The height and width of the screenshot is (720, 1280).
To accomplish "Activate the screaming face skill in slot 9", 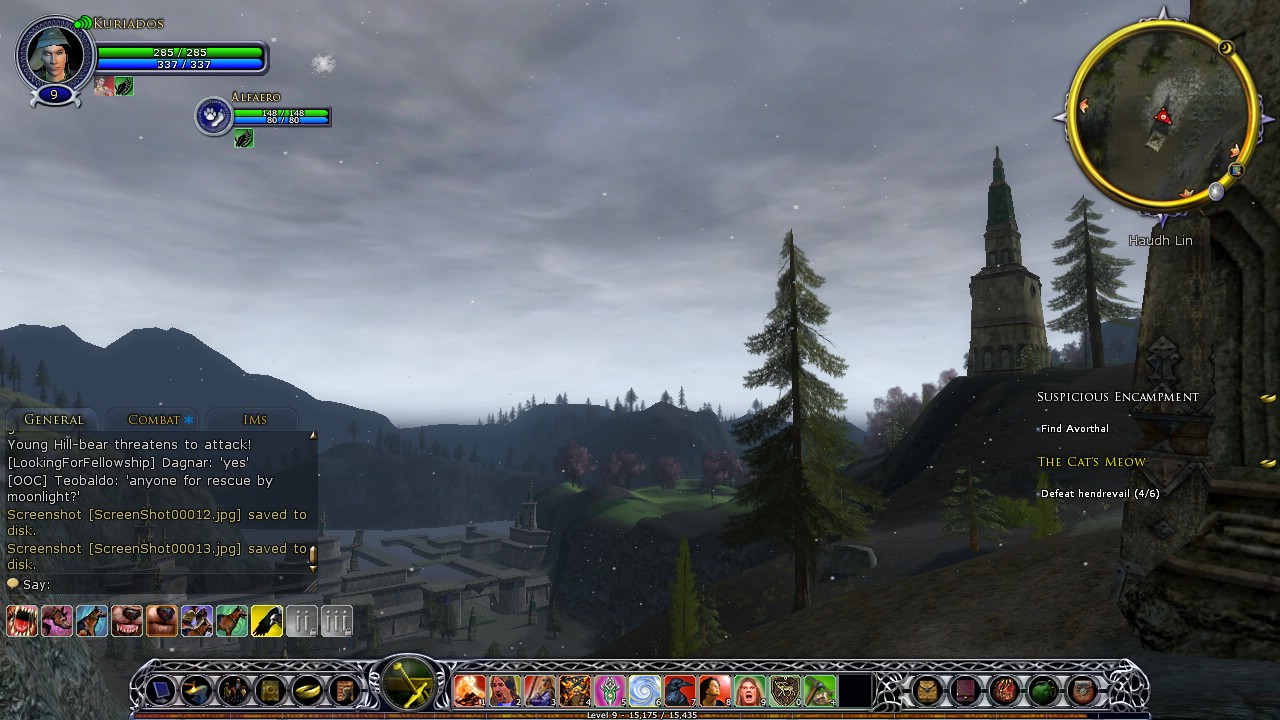I will click(749, 690).
